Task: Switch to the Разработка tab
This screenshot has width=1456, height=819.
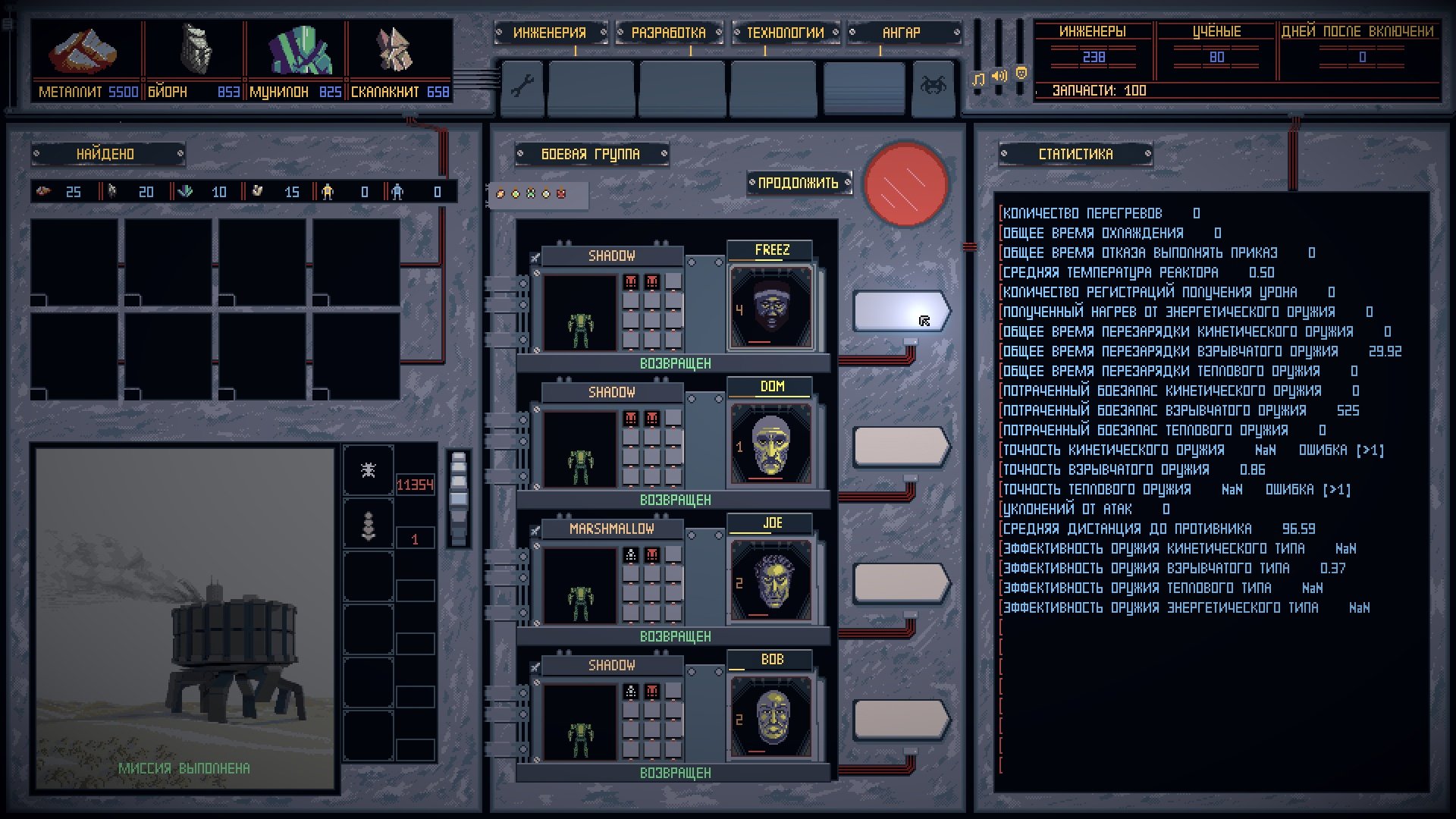Action: pos(668,33)
